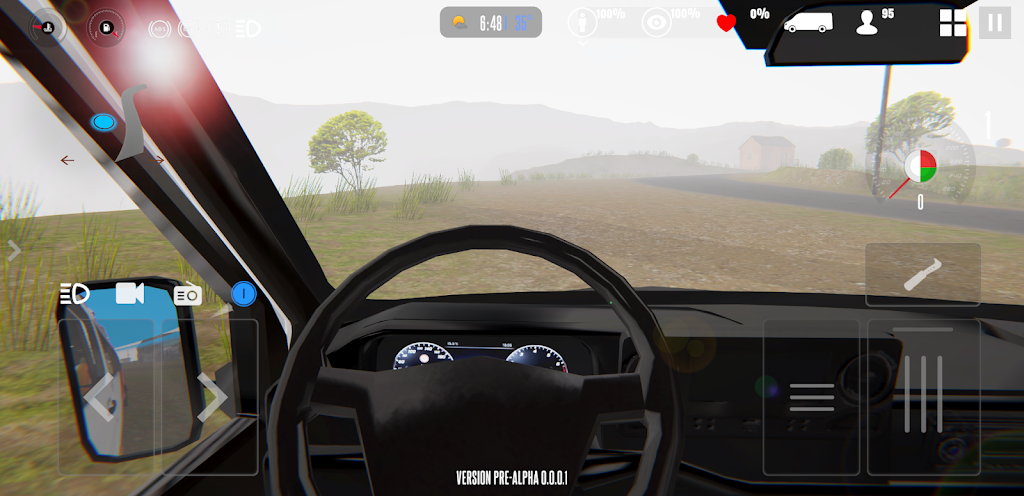Viewport: 1024px width, 496px height.
Task: Pull the handbrake lever button
Action: click(922, 275)
